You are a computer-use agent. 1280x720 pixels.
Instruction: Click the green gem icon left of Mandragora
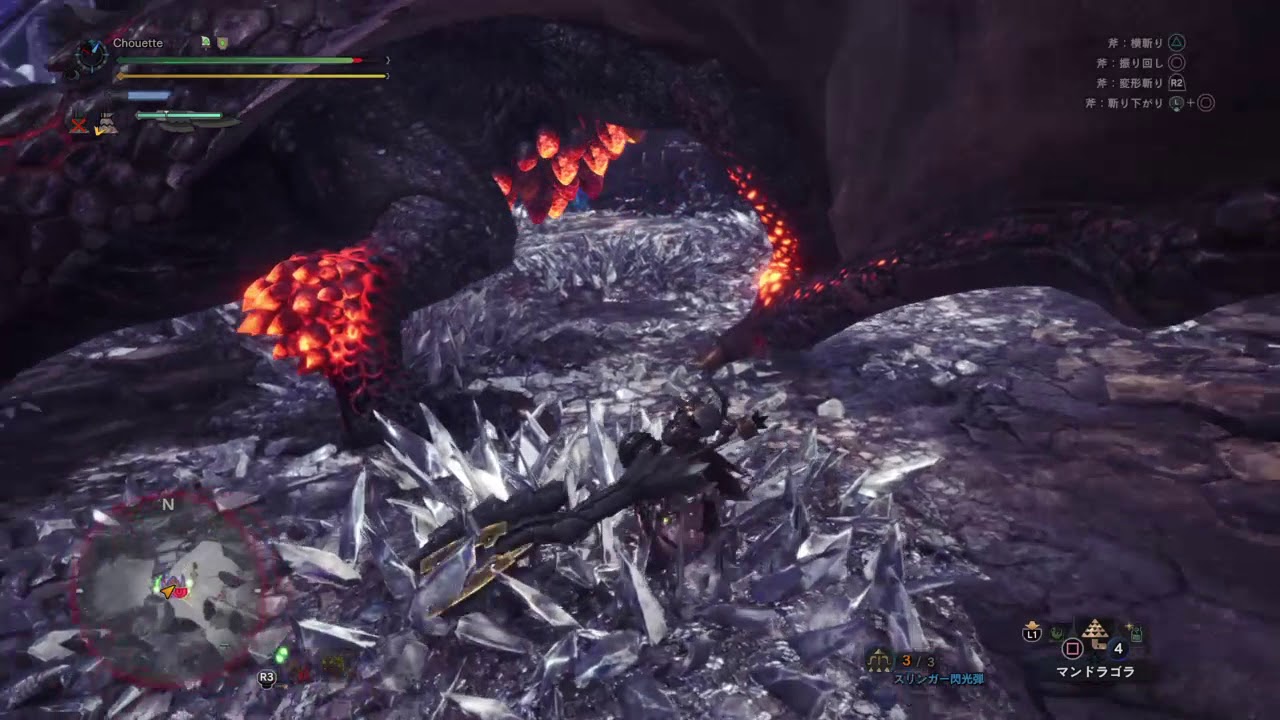pos(1058,632)
